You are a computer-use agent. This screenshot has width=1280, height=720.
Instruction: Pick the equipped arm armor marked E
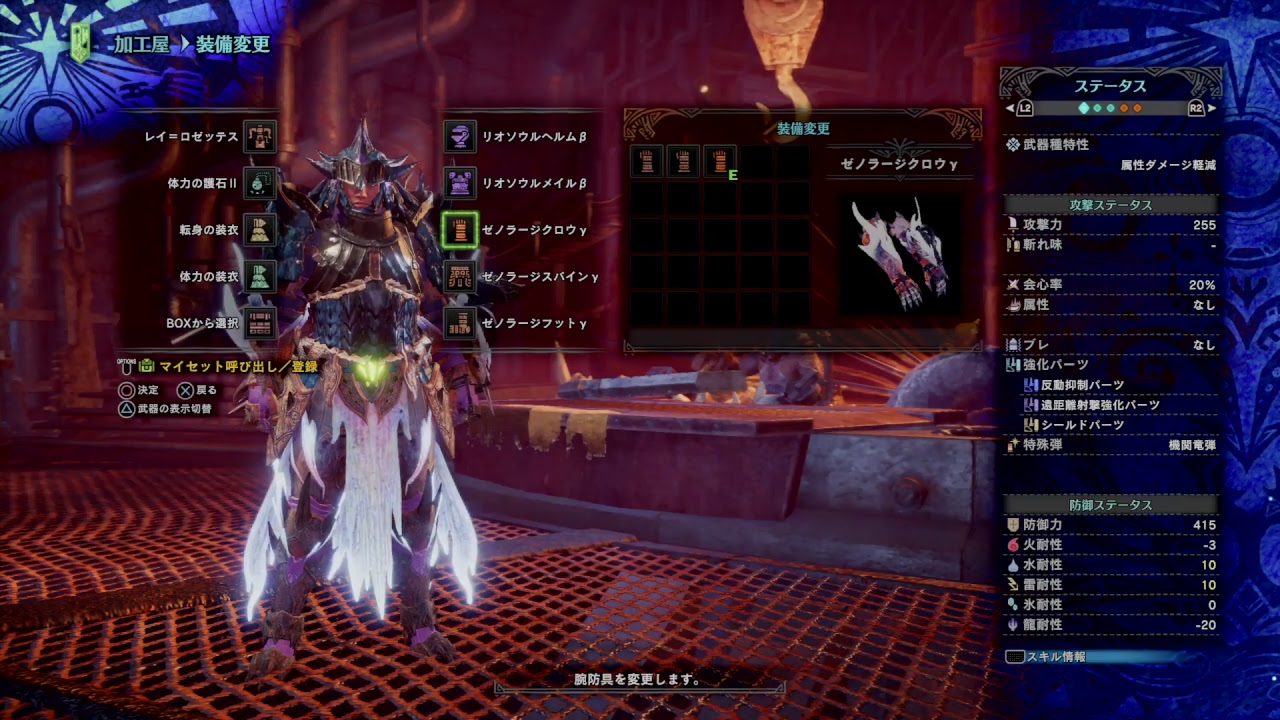pos(720,161)
